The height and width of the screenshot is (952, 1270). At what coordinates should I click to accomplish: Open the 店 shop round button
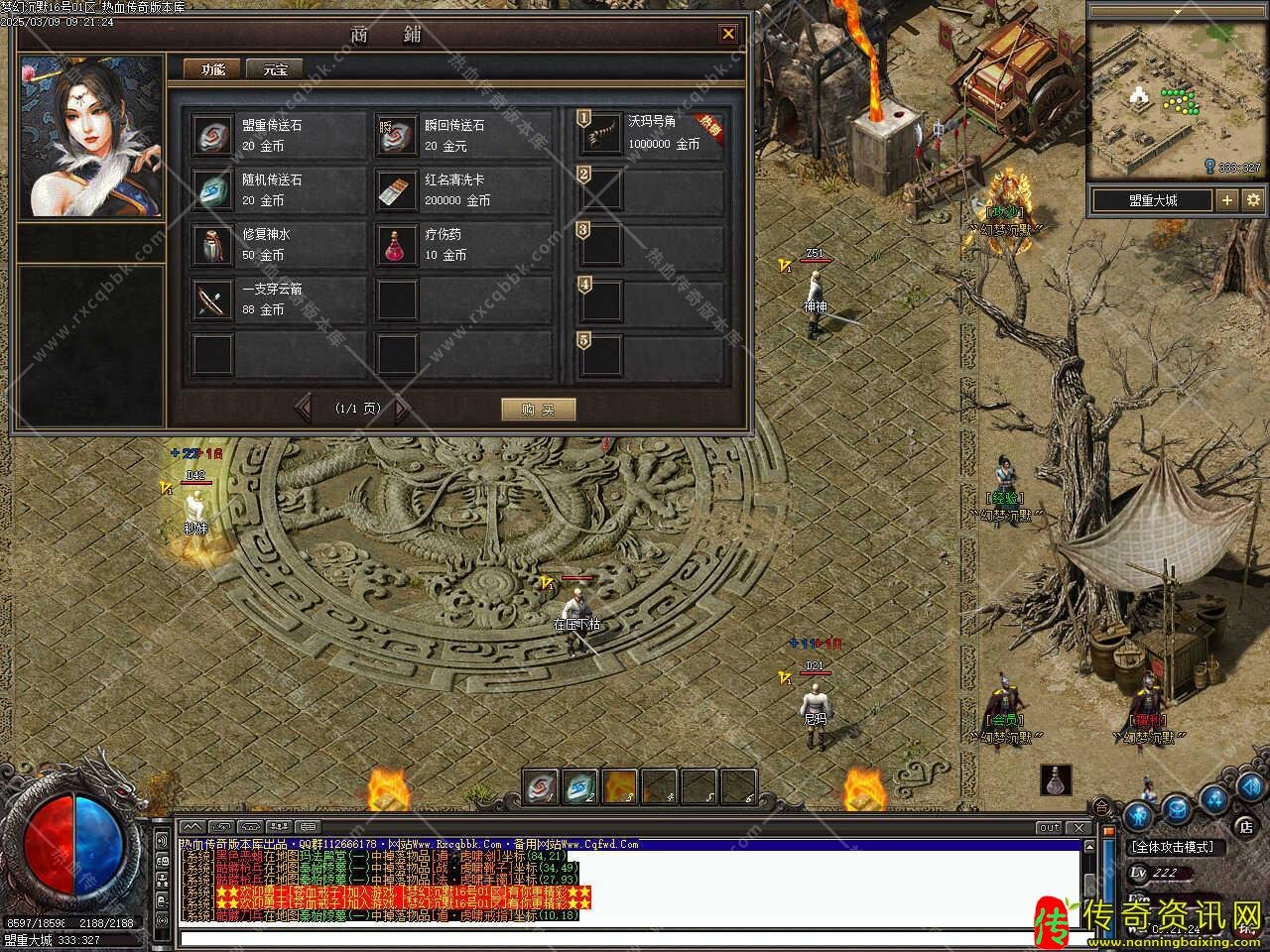[1245, 825]
